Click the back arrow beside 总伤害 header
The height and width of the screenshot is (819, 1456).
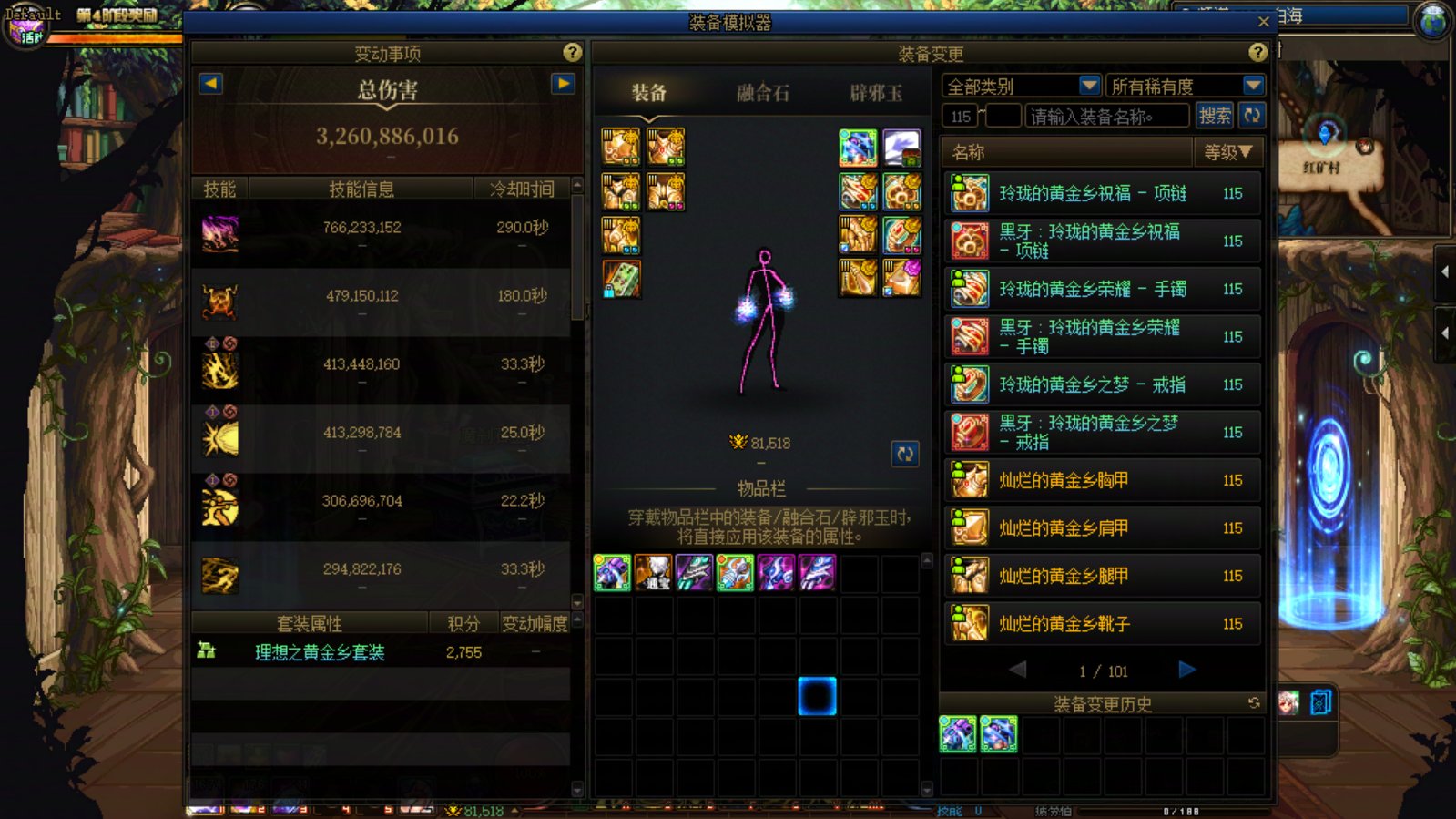(x=209, y=82)
